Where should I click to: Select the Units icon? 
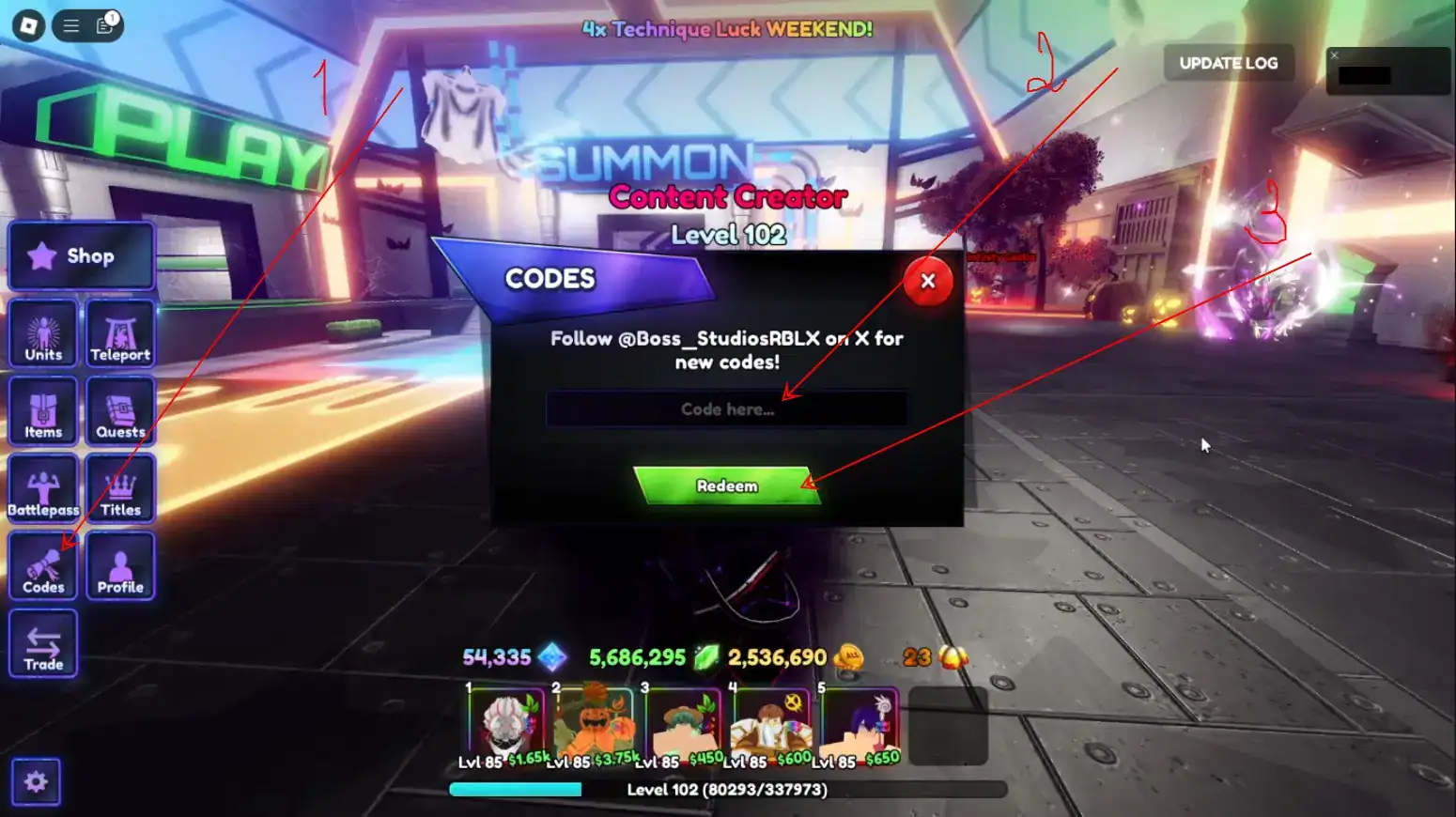42,333
